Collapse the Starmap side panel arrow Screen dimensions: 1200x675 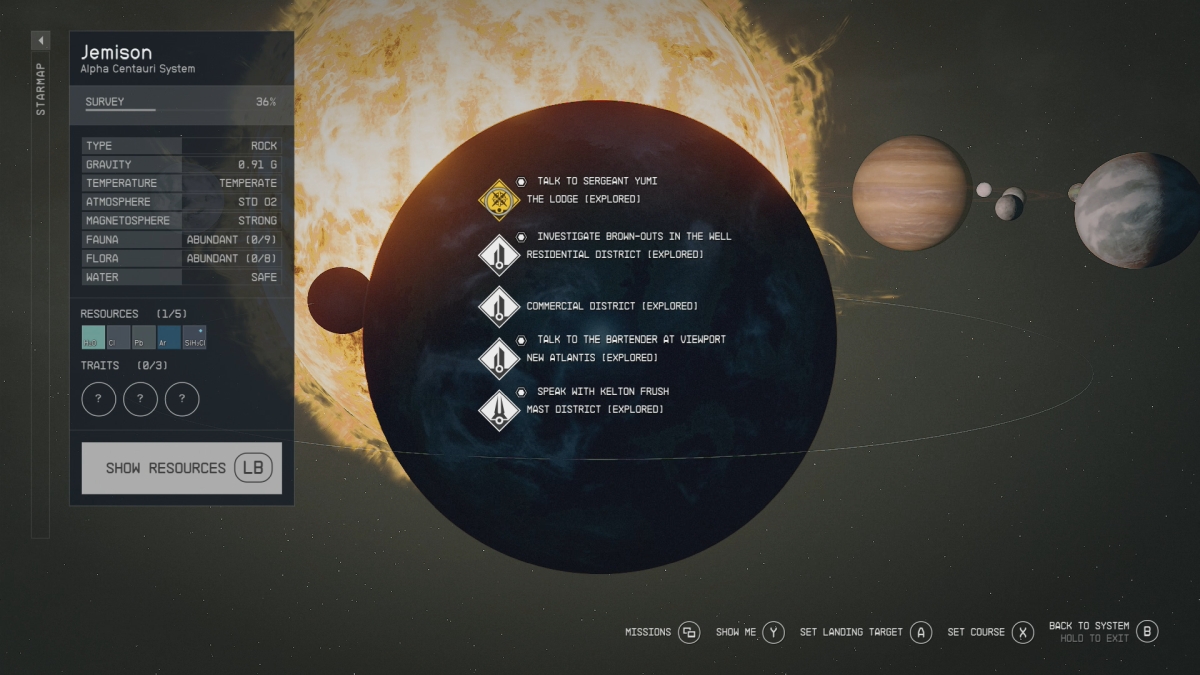(x=41, y=41)
